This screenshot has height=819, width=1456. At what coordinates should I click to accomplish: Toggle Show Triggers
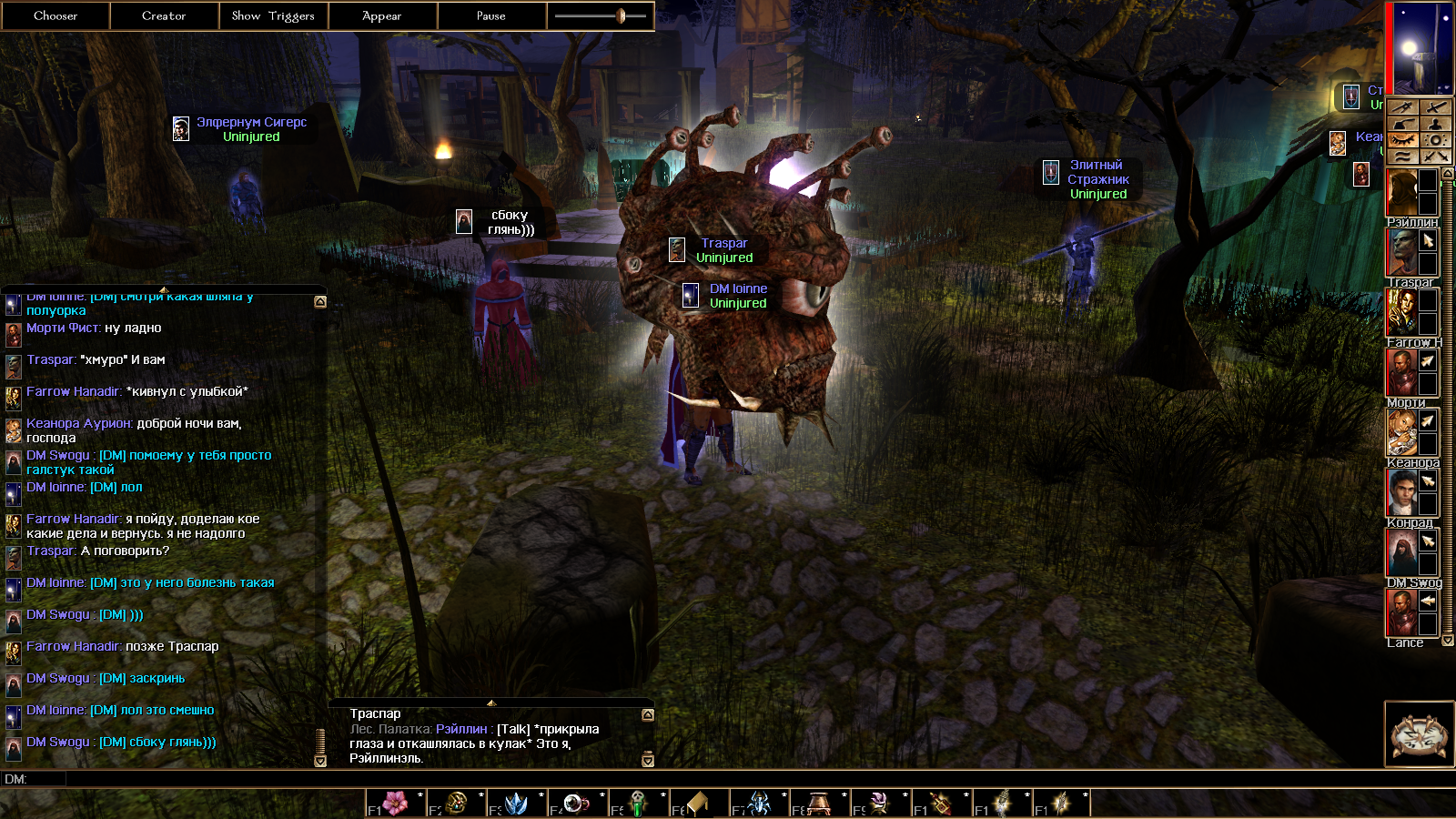pos(273,15)
